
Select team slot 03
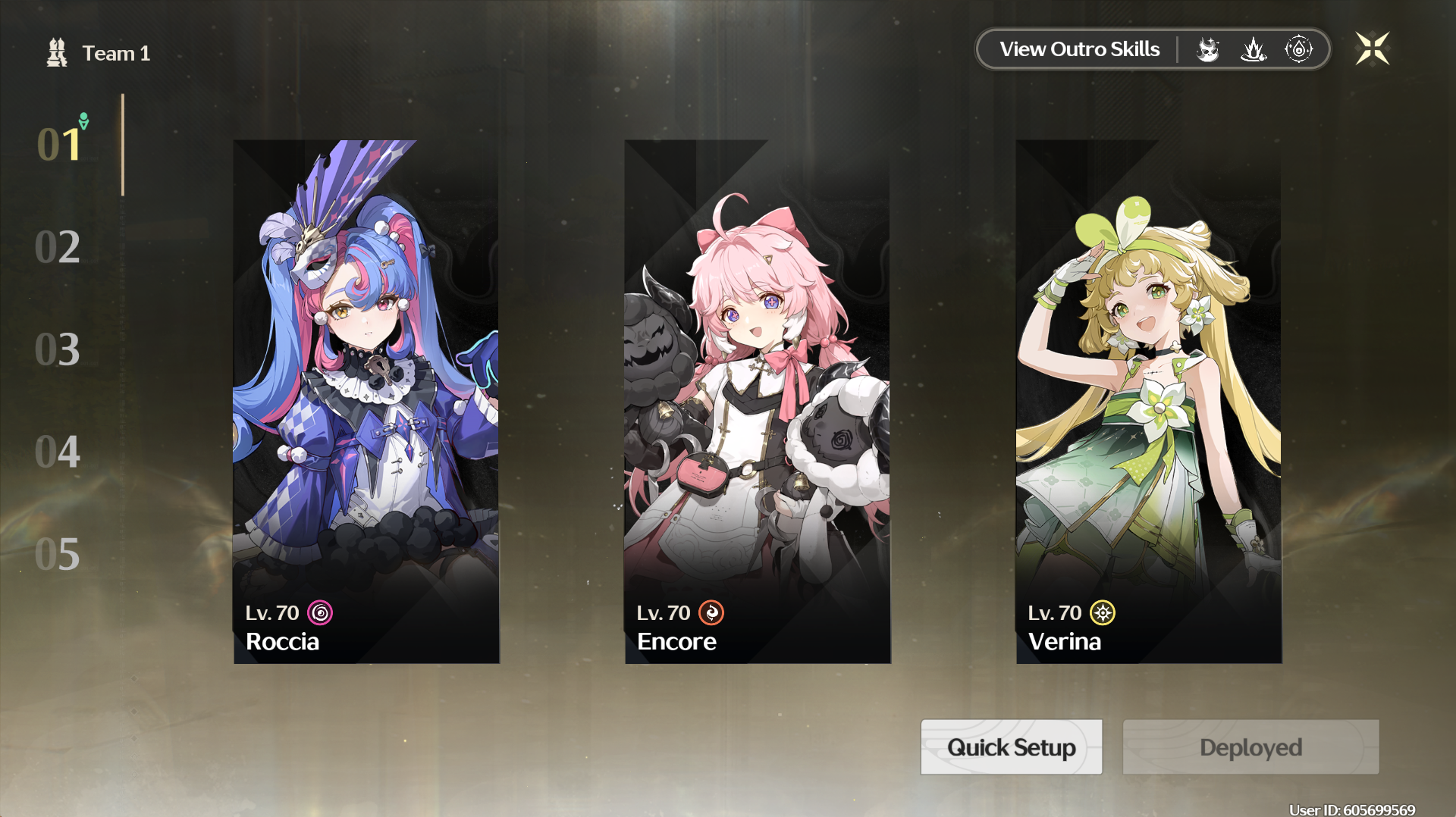point(58,349)
